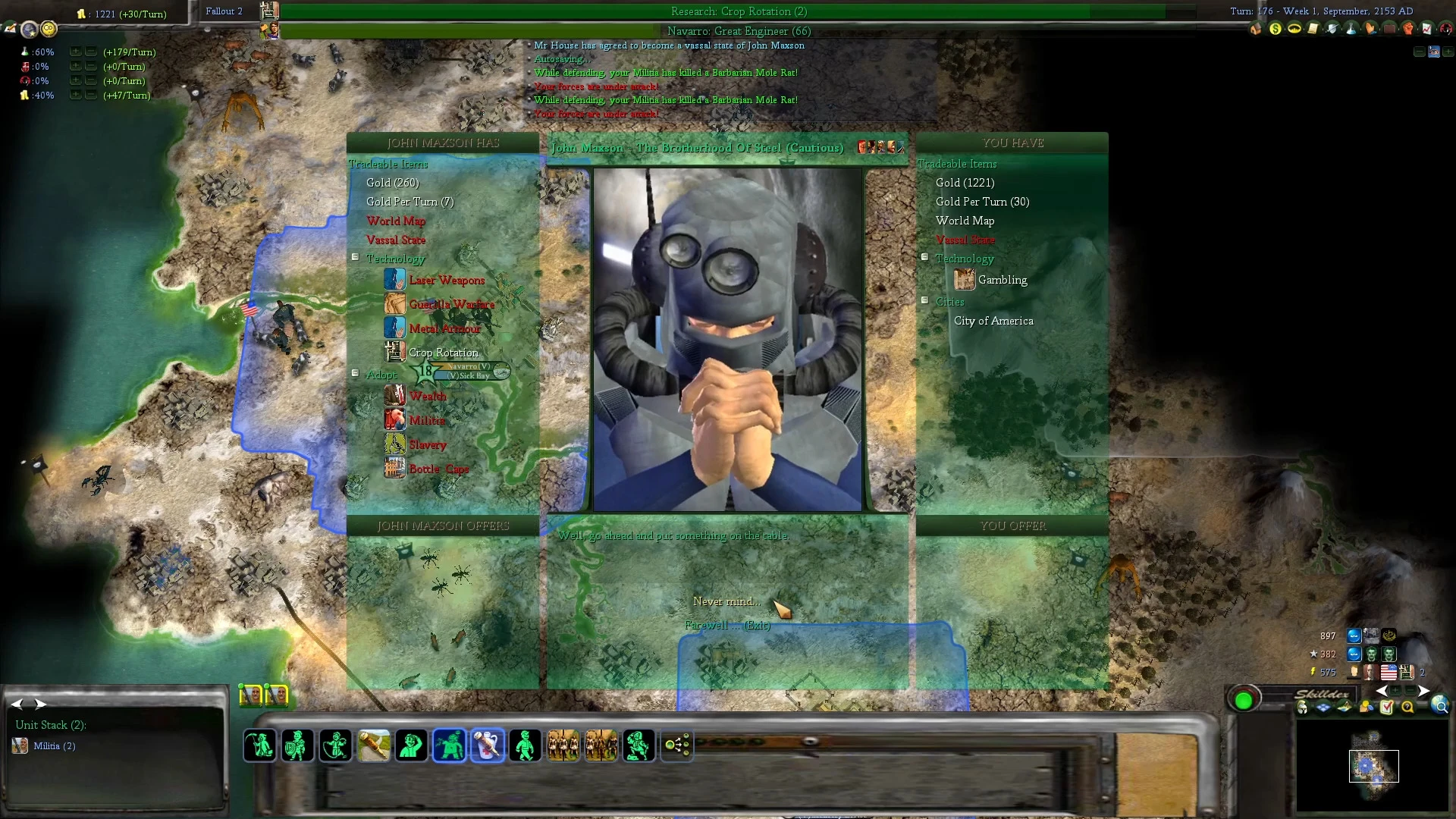
Task: Click the Never mind... option
Action: [x=726, y=601]
